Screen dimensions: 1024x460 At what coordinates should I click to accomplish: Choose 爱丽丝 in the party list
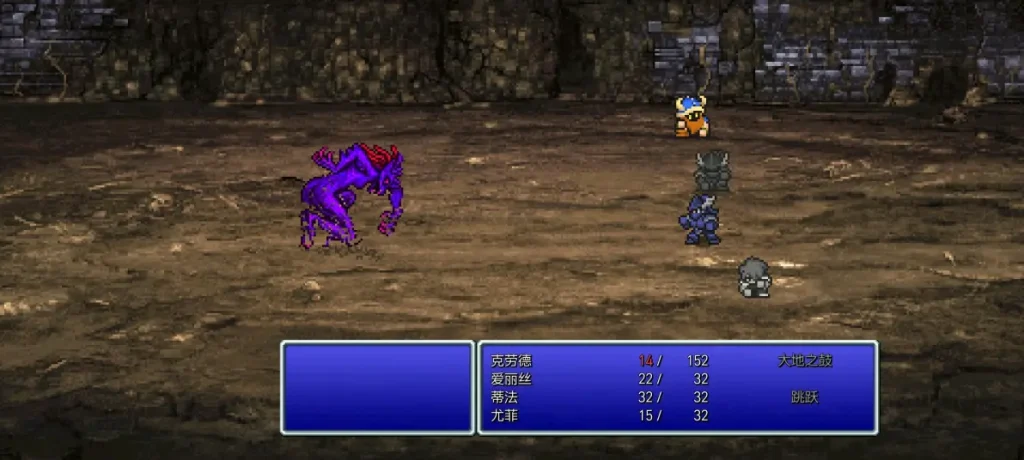(511, 379)
